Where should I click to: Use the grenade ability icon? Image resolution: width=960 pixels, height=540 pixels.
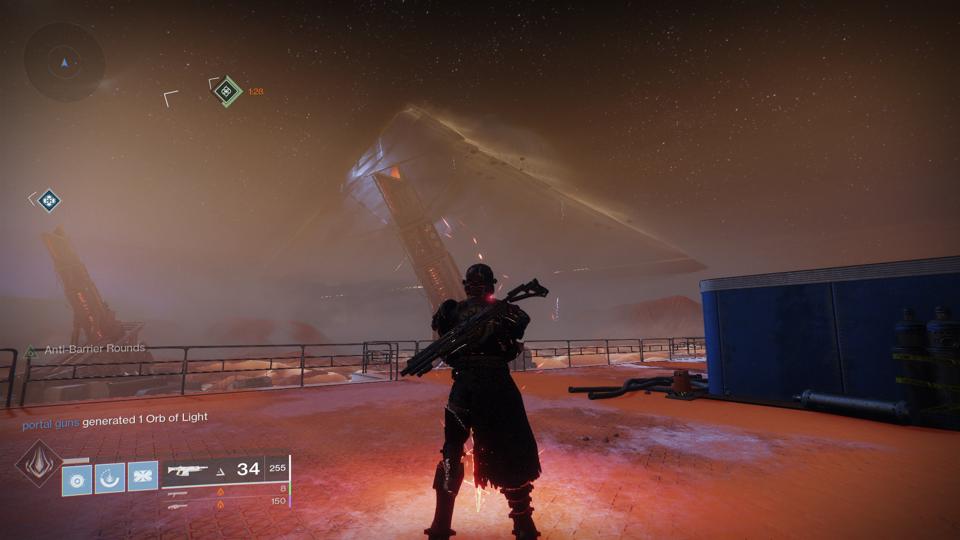(x=77, y=477)
